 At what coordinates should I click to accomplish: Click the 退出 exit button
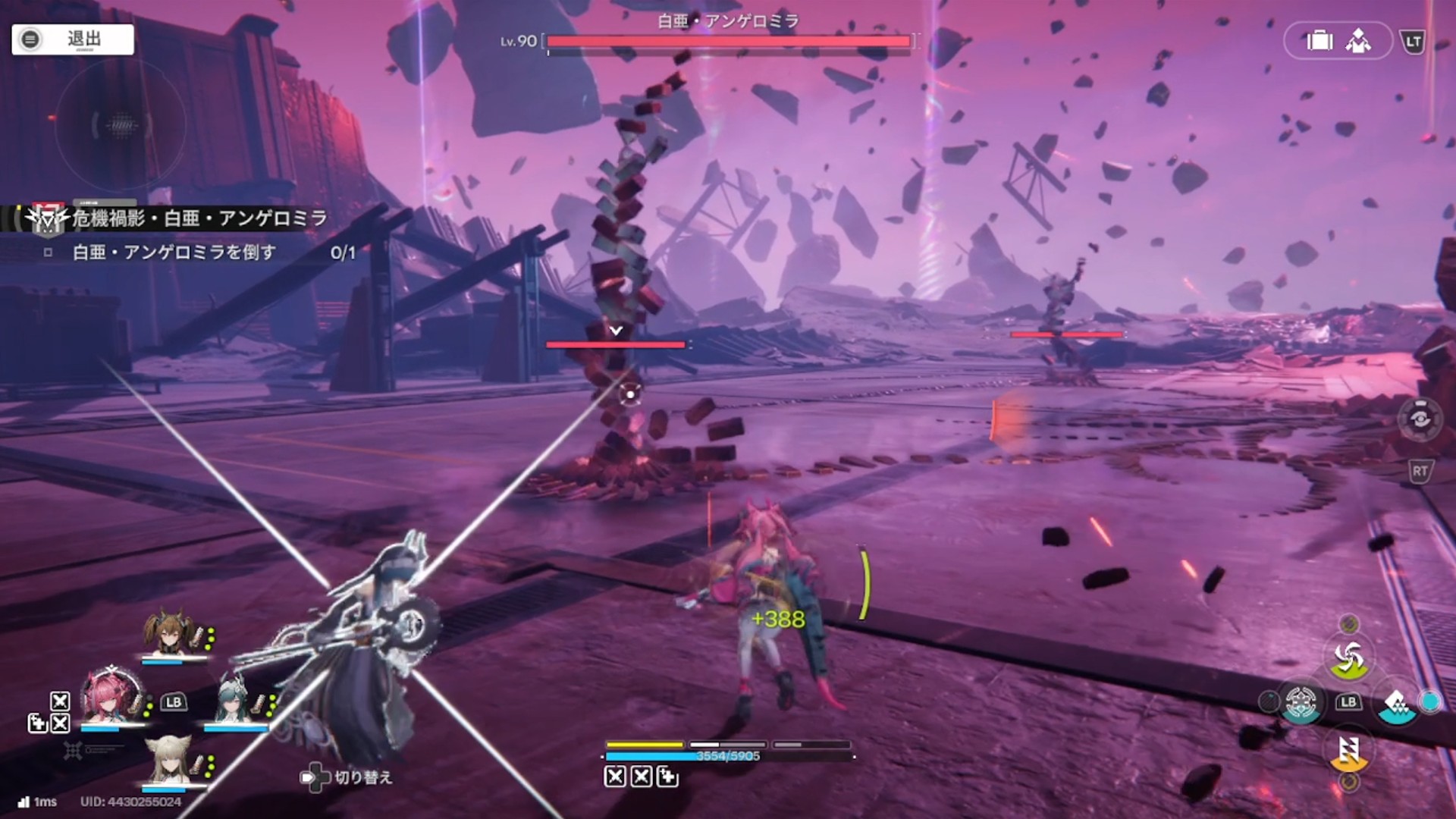73,39
